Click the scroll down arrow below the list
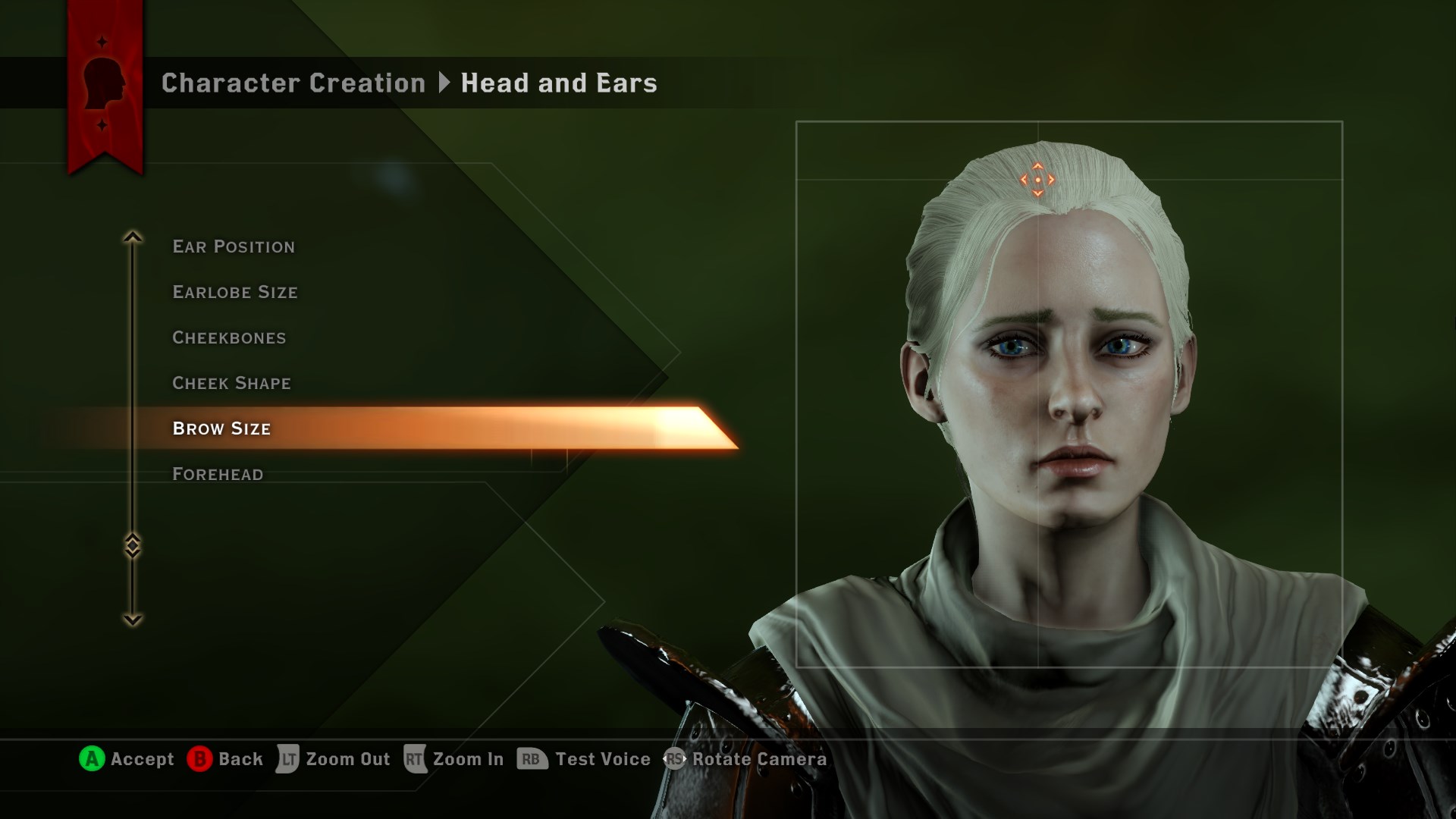 point(133,620)
